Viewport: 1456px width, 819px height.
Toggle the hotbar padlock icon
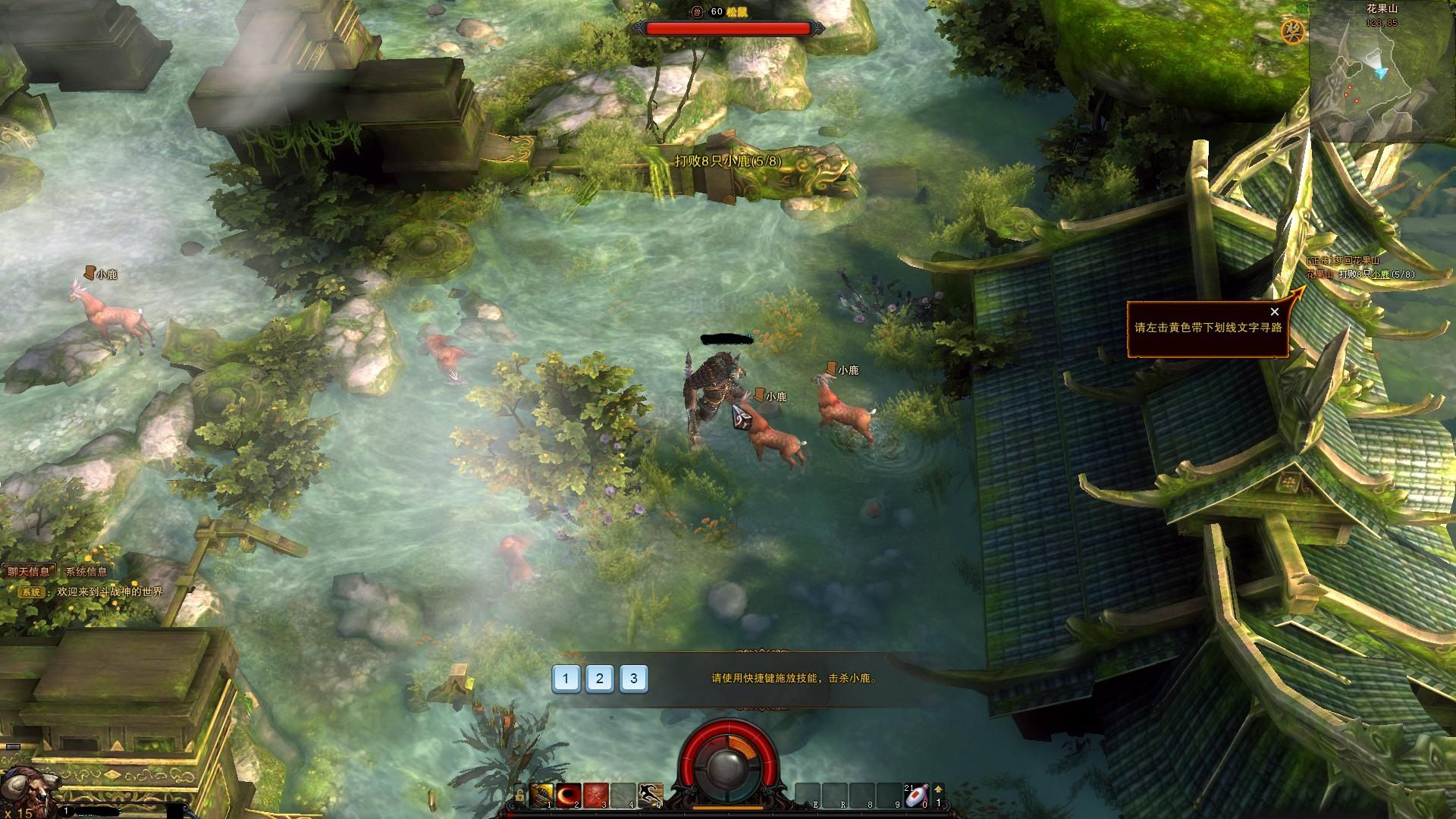[519, 795]
